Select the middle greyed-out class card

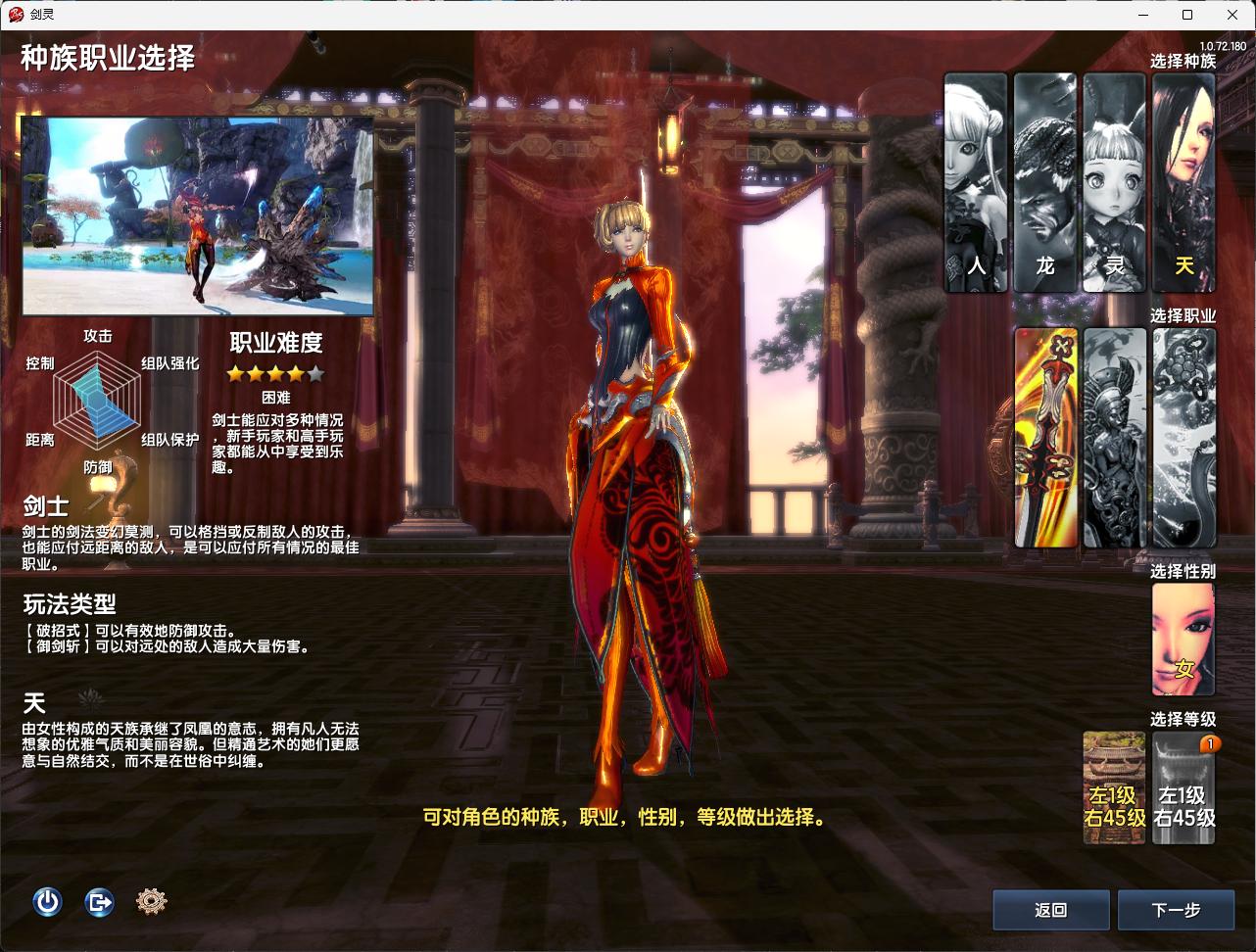click(x=1115, y=437)
